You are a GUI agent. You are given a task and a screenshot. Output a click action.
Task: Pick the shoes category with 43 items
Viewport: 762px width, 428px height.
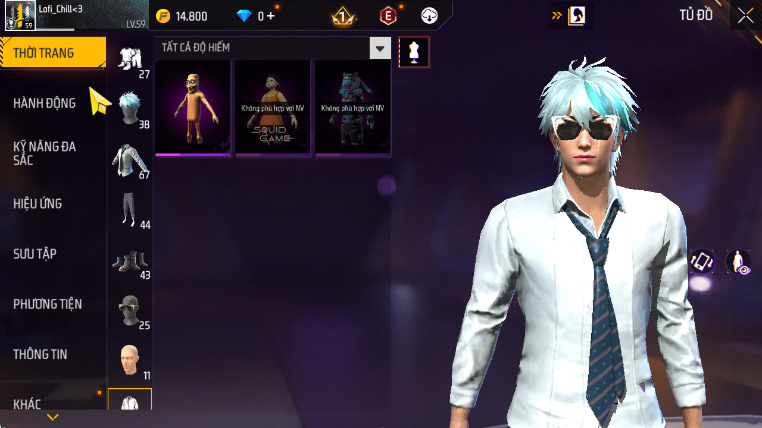coord(129,260)
